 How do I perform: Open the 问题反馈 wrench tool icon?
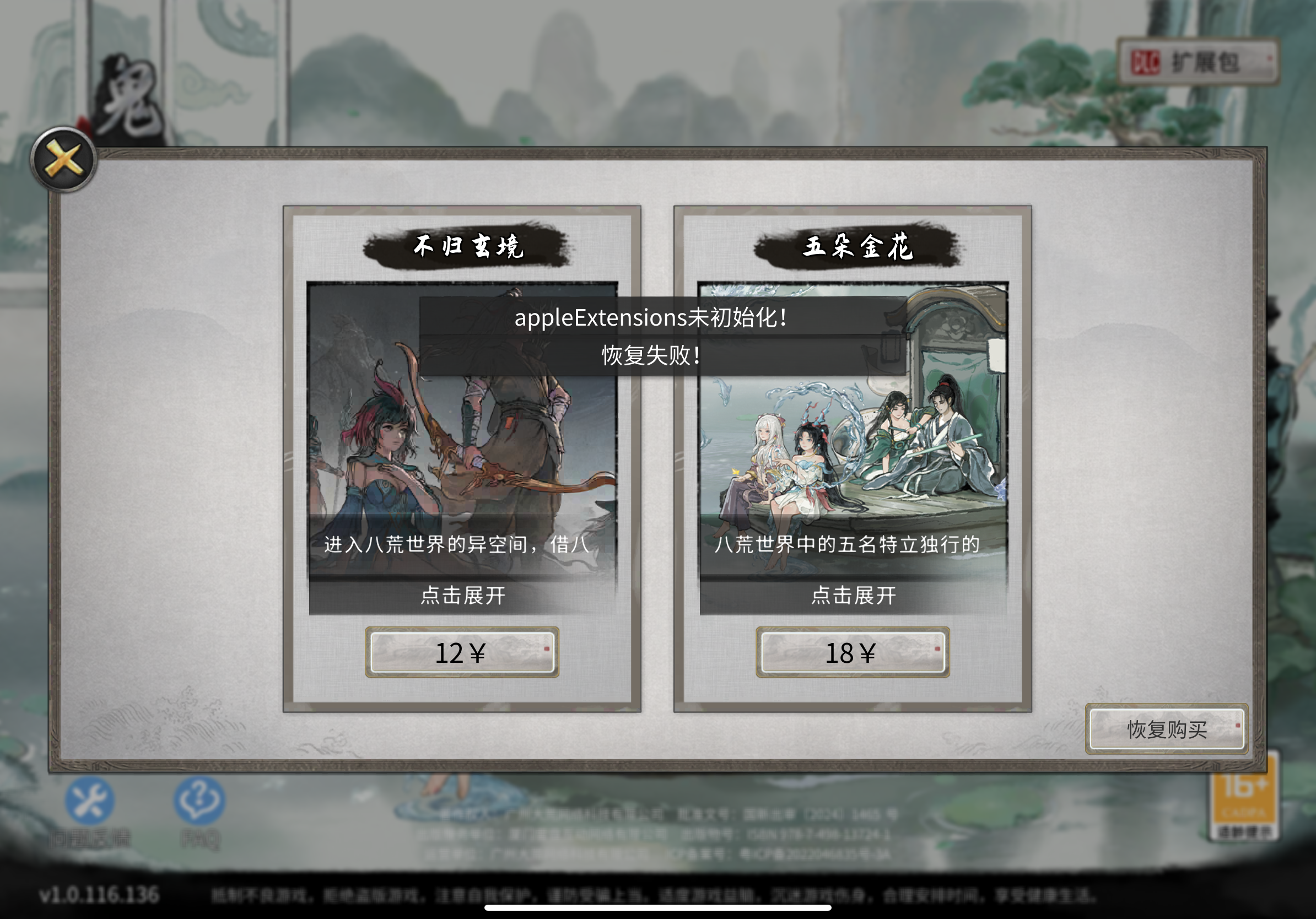coord(89,802)
